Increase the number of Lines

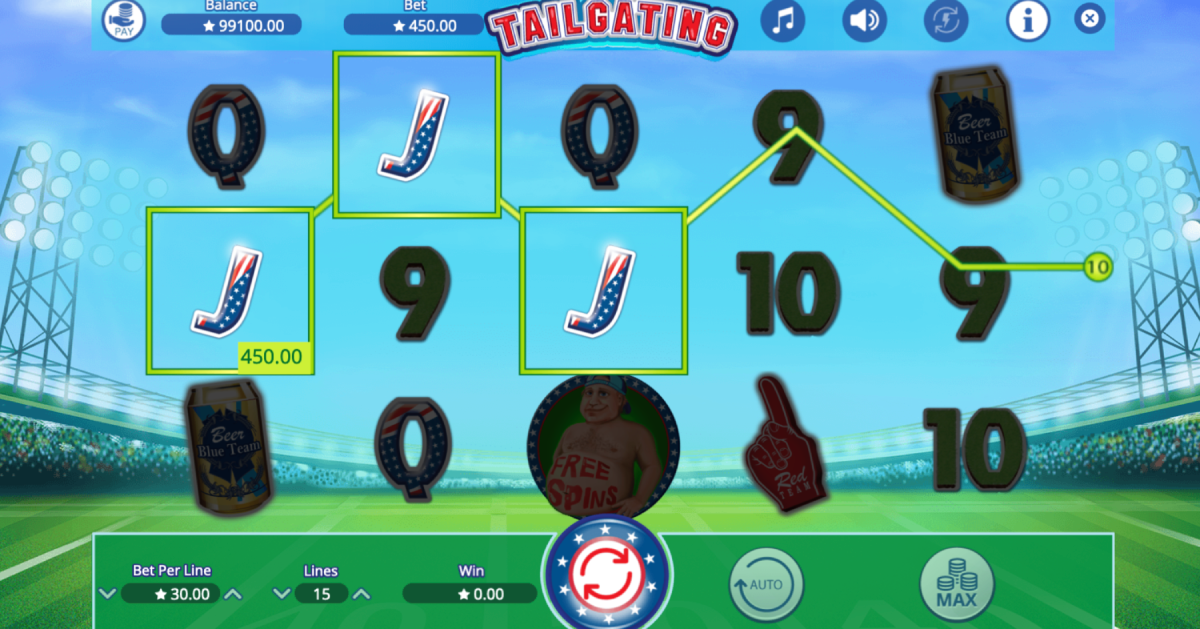click(362, 593)
